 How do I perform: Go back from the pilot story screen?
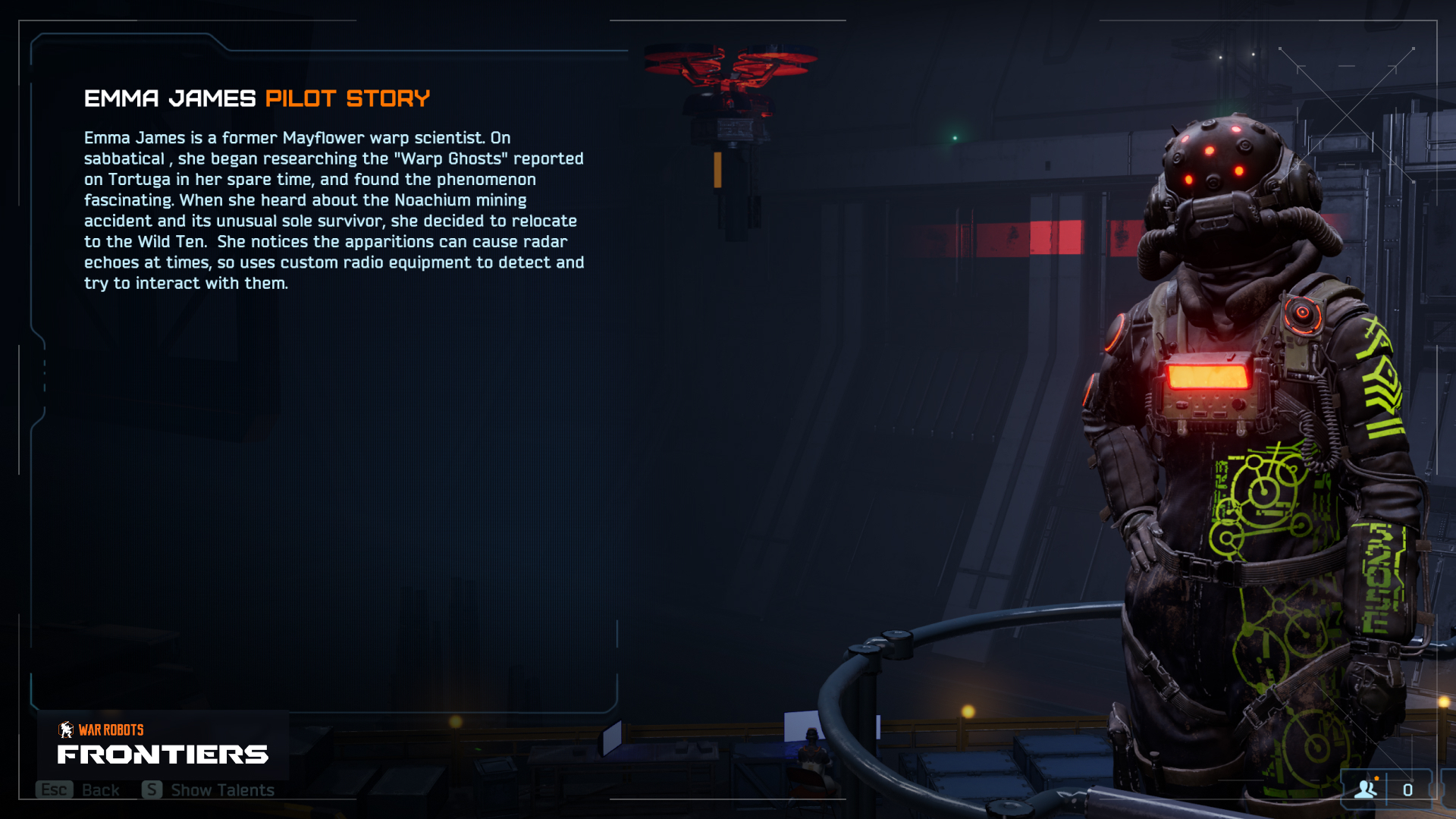78,790
